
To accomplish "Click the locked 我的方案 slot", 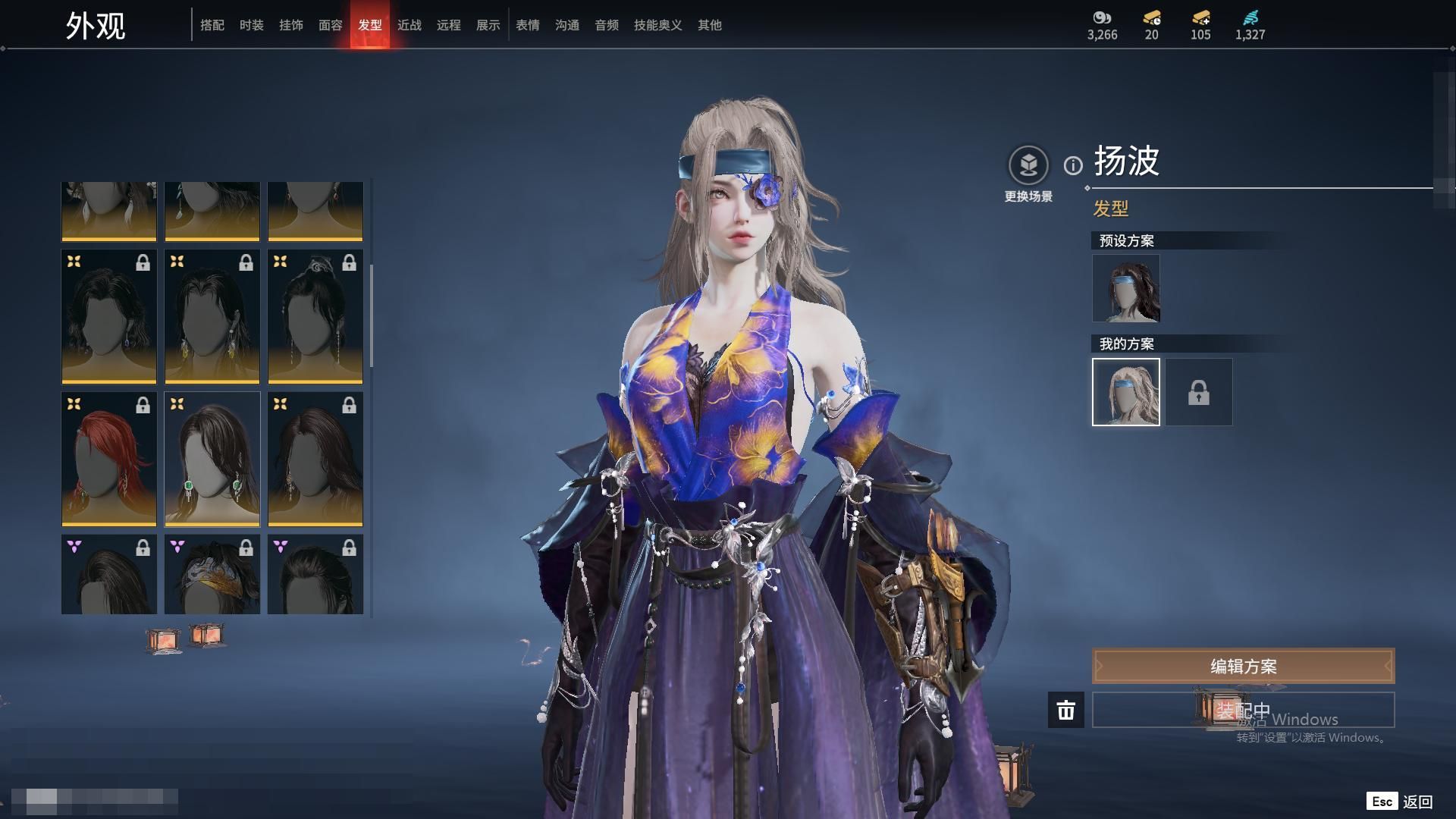I will [x=1198, y=392].
